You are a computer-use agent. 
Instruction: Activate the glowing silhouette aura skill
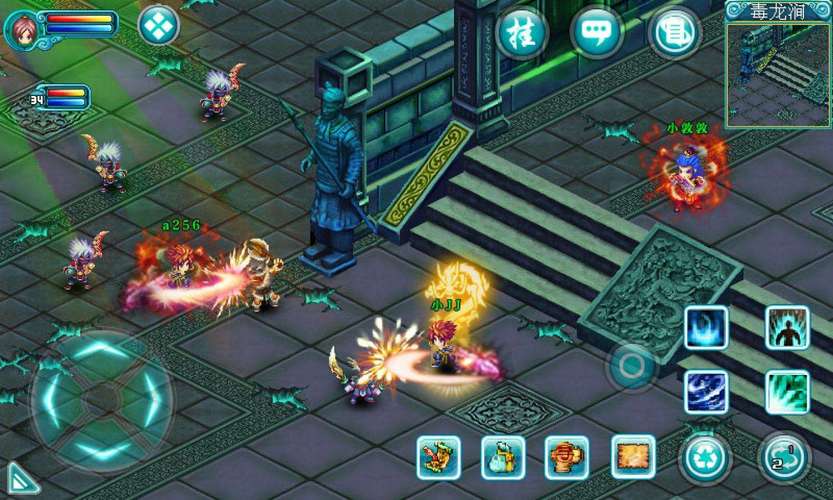pyautogui.click(x=787, y=328)
